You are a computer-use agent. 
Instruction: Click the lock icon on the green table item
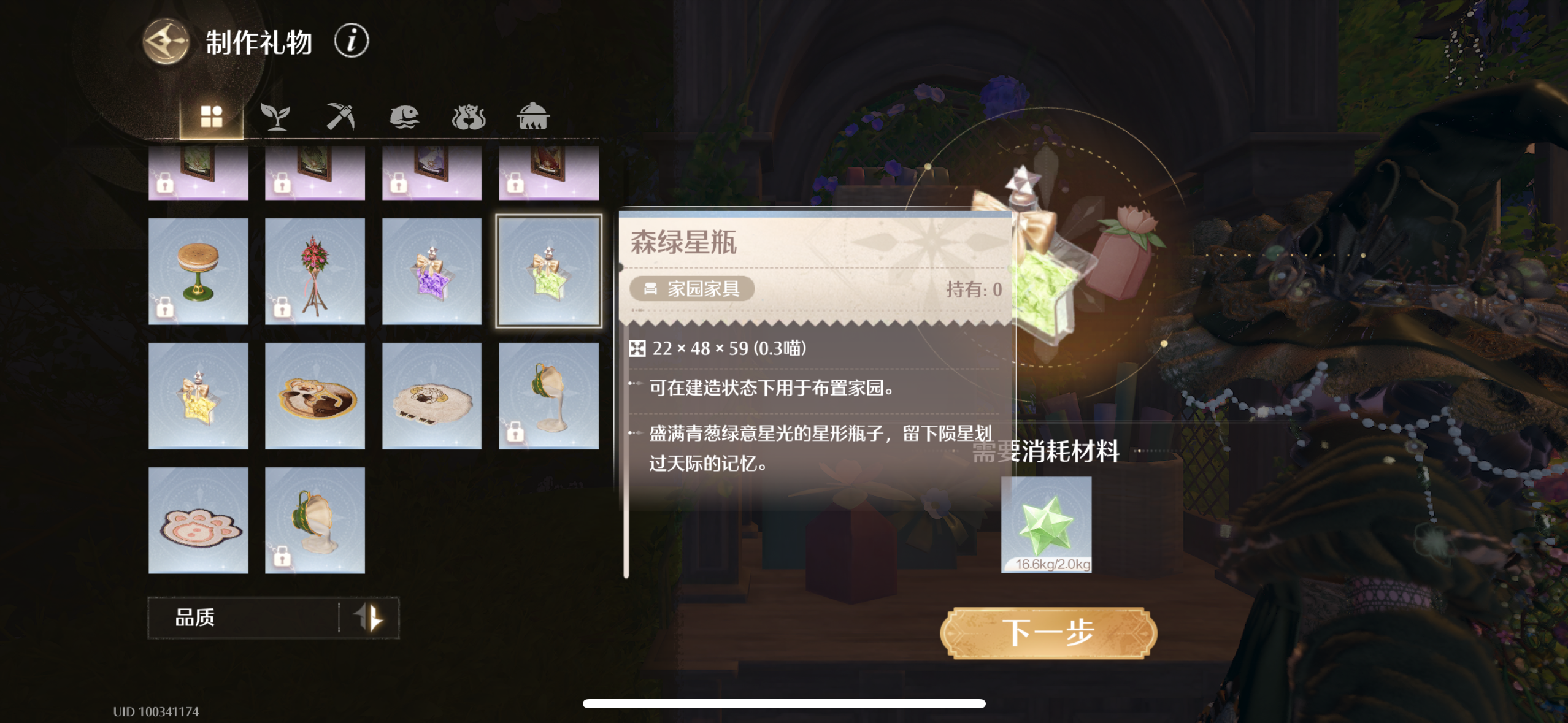coord(164,312)
